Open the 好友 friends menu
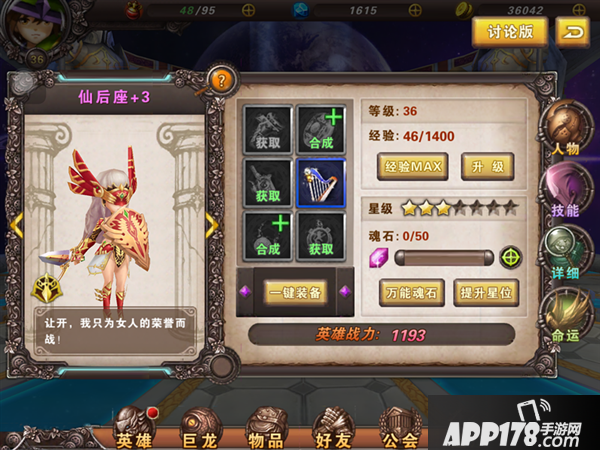The width and height of the screenshot is (600, 450). 333,428
